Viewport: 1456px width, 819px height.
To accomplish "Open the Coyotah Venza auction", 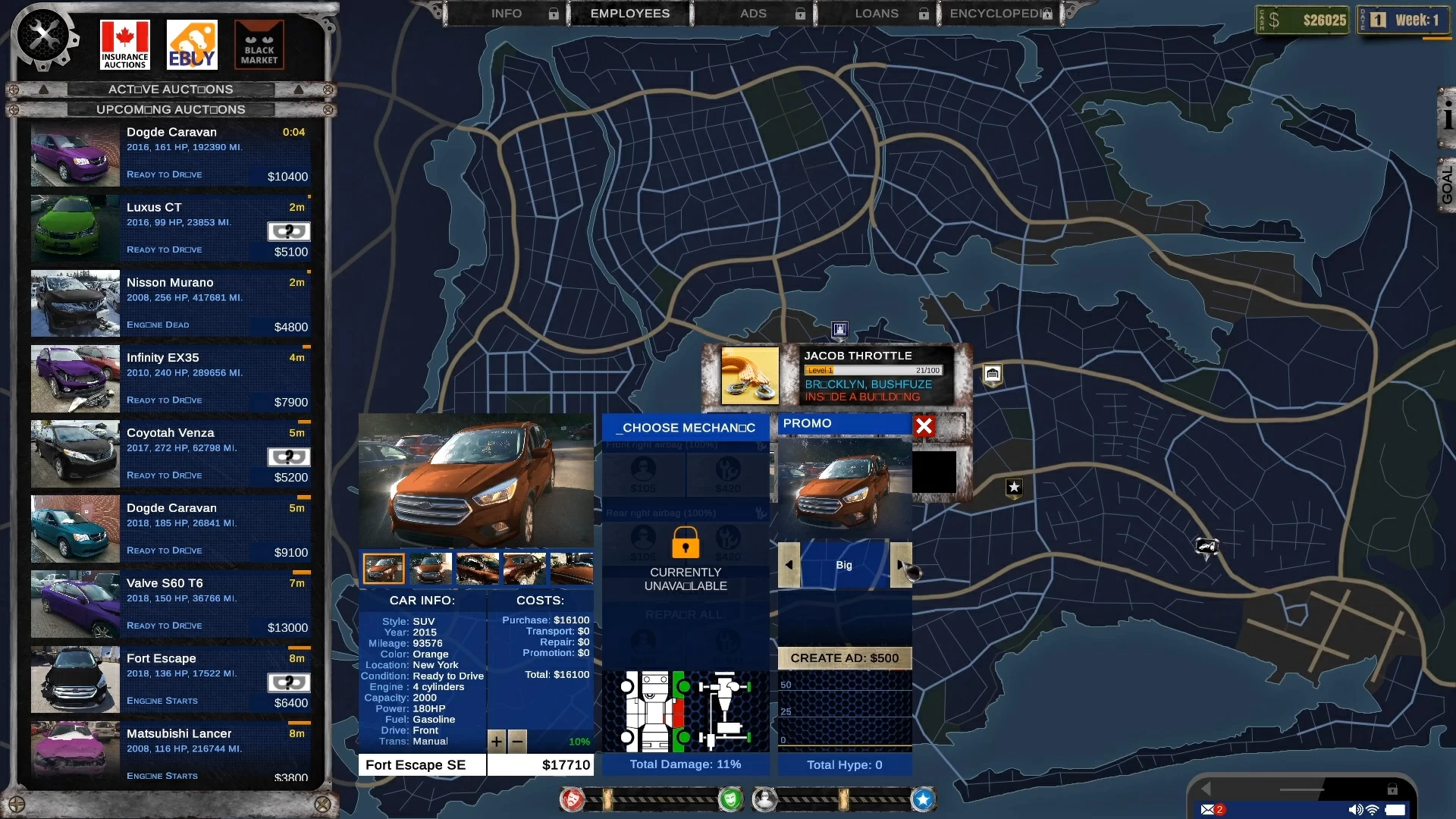I will [x=171, y=453].
